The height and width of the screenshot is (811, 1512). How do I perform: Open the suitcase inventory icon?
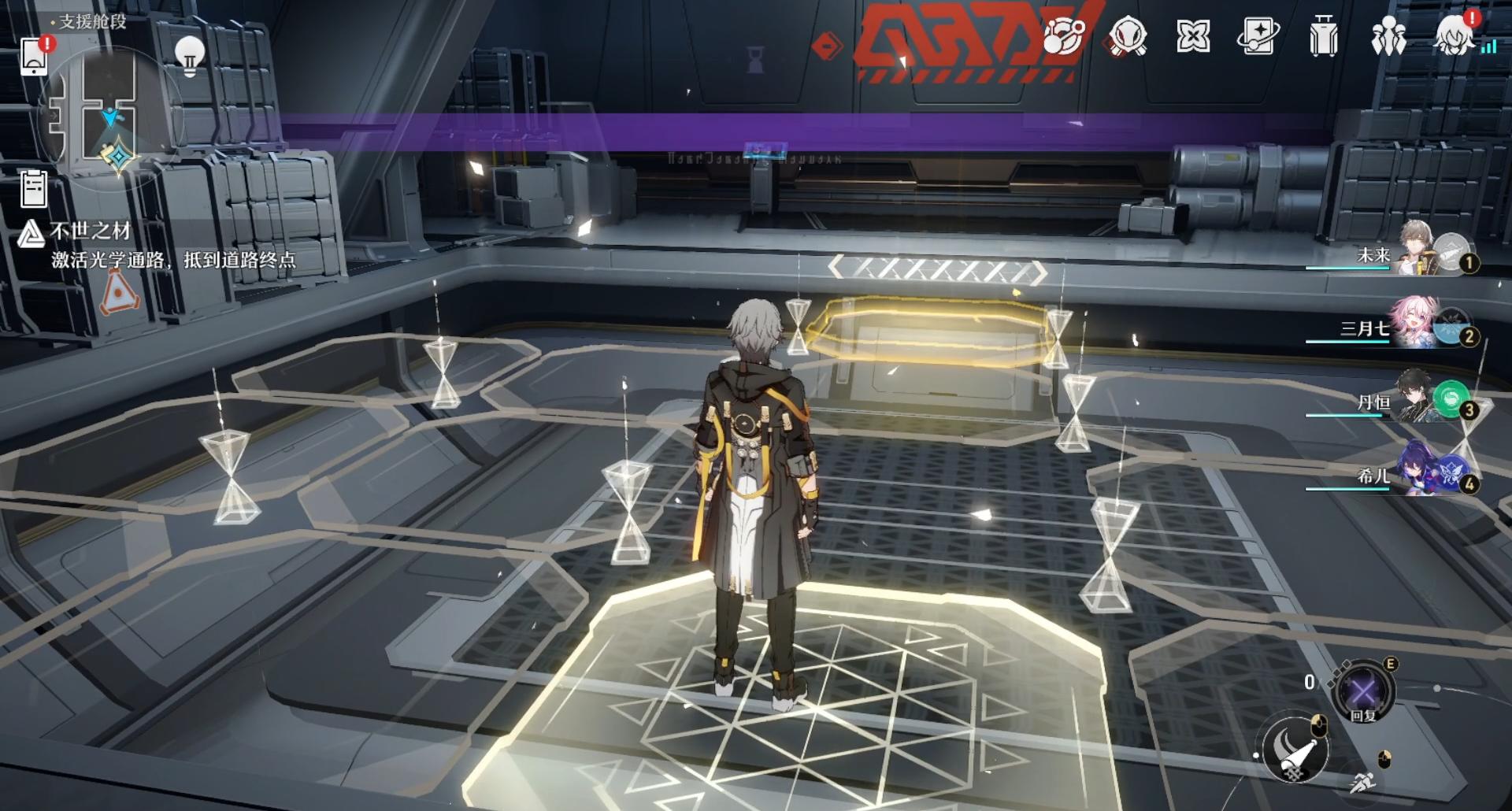[1323, 37]
